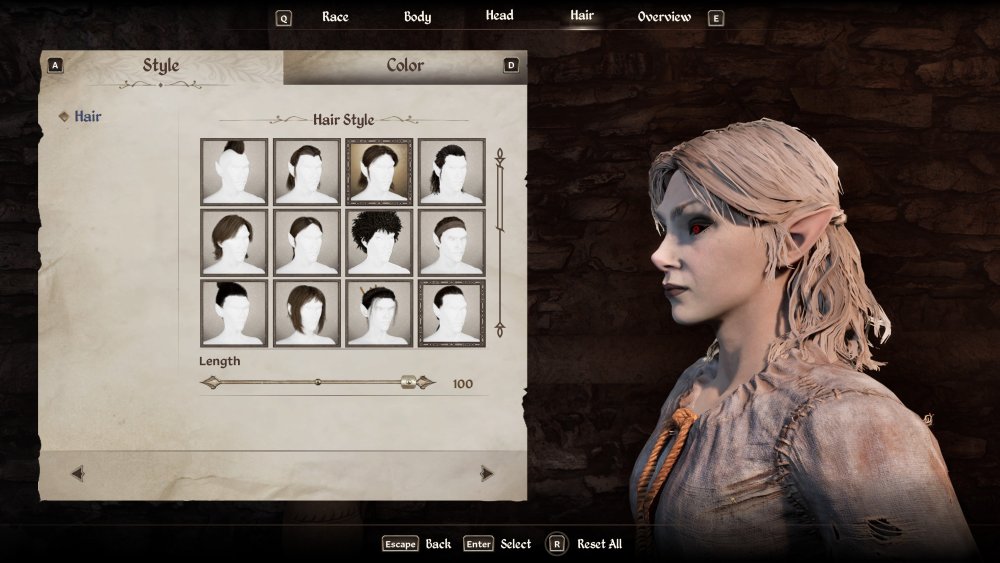The width and height of the screenshot is (1000, 563).
Task: Choose the Hair category entry
Action: coord(87,117)
